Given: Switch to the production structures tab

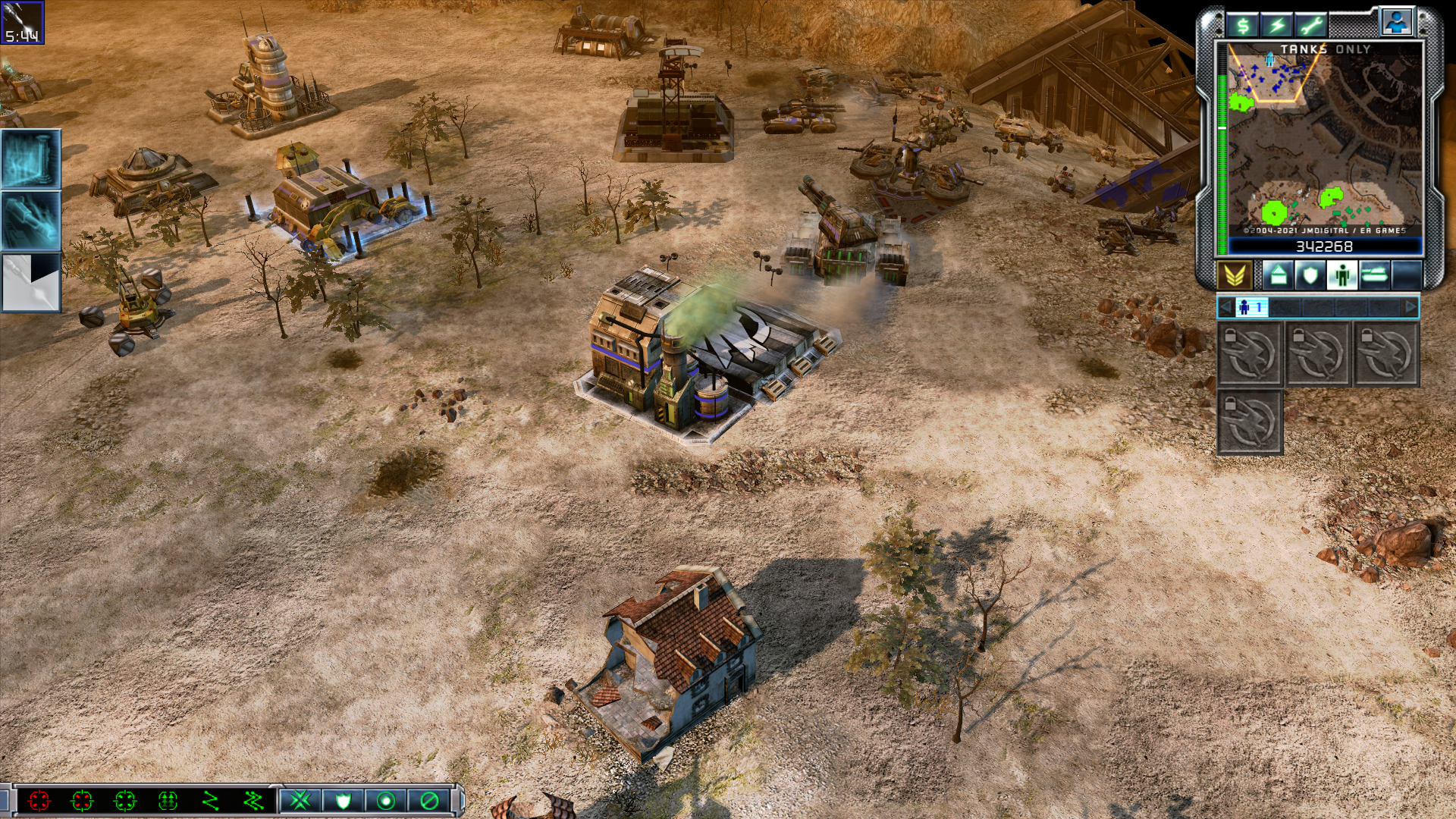Looking at the screenshot, I should (1278, 275).
